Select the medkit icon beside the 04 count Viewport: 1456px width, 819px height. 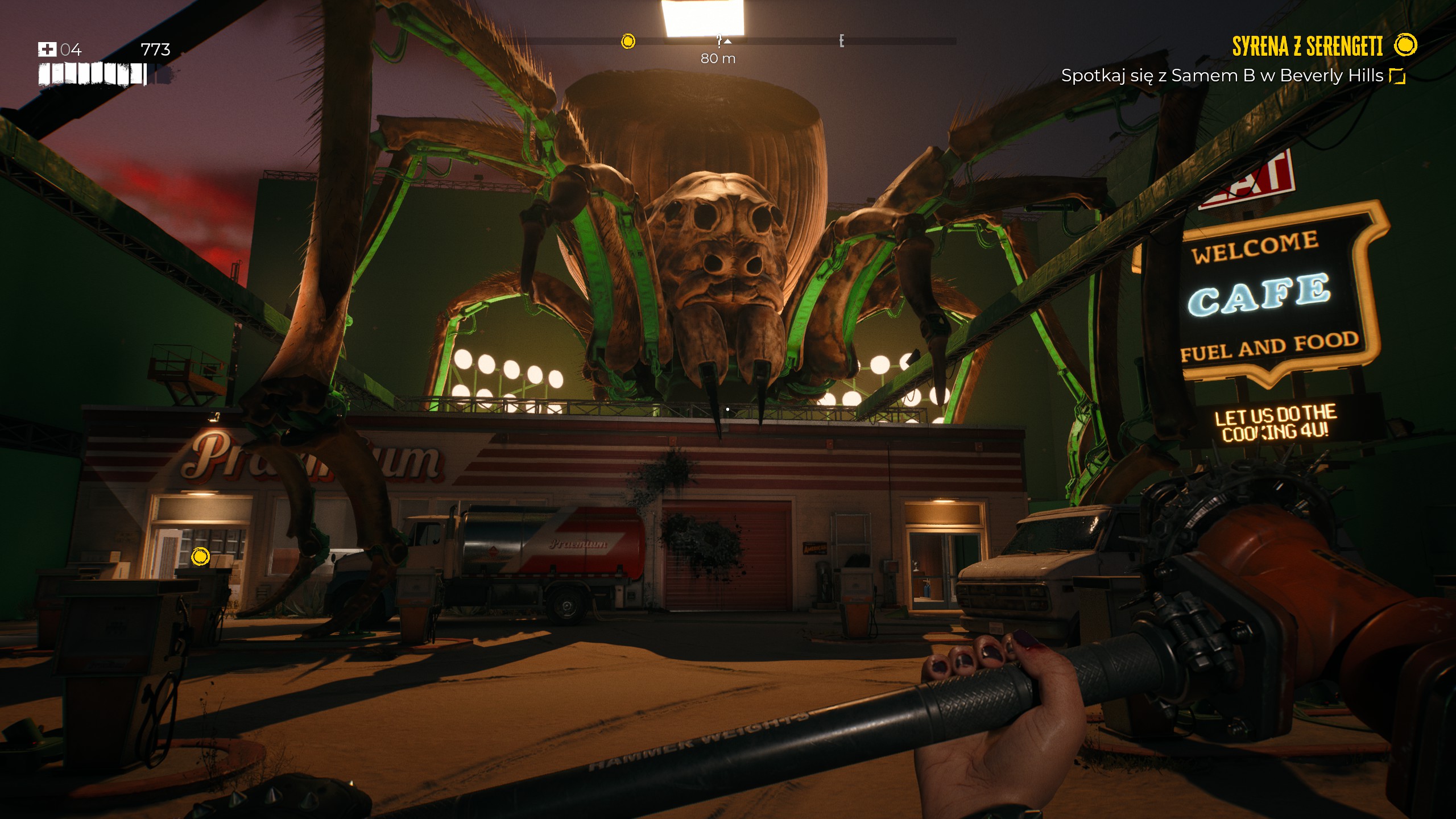click(47, 49)
